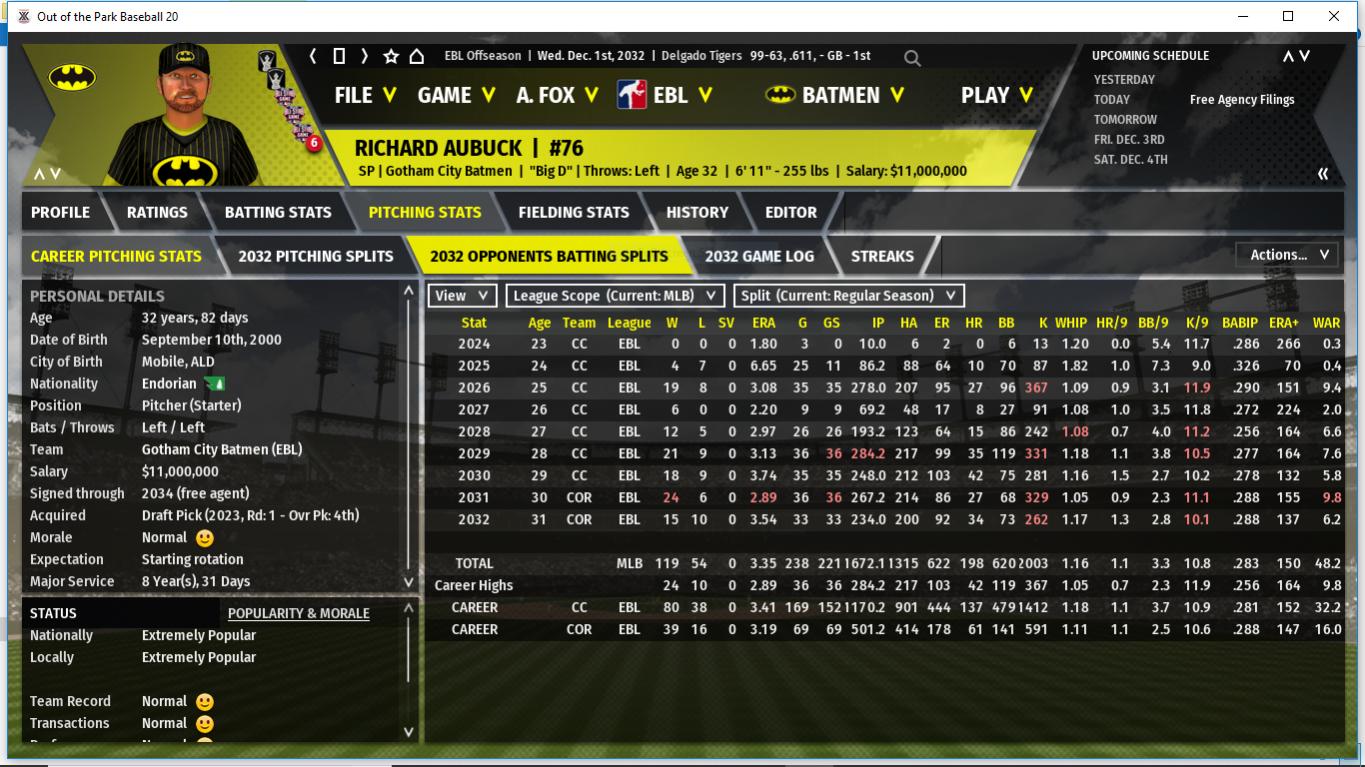The width and height of the screenshot is (1365, 767).
Task: Open the FILE menu
Action: [365, 95]
